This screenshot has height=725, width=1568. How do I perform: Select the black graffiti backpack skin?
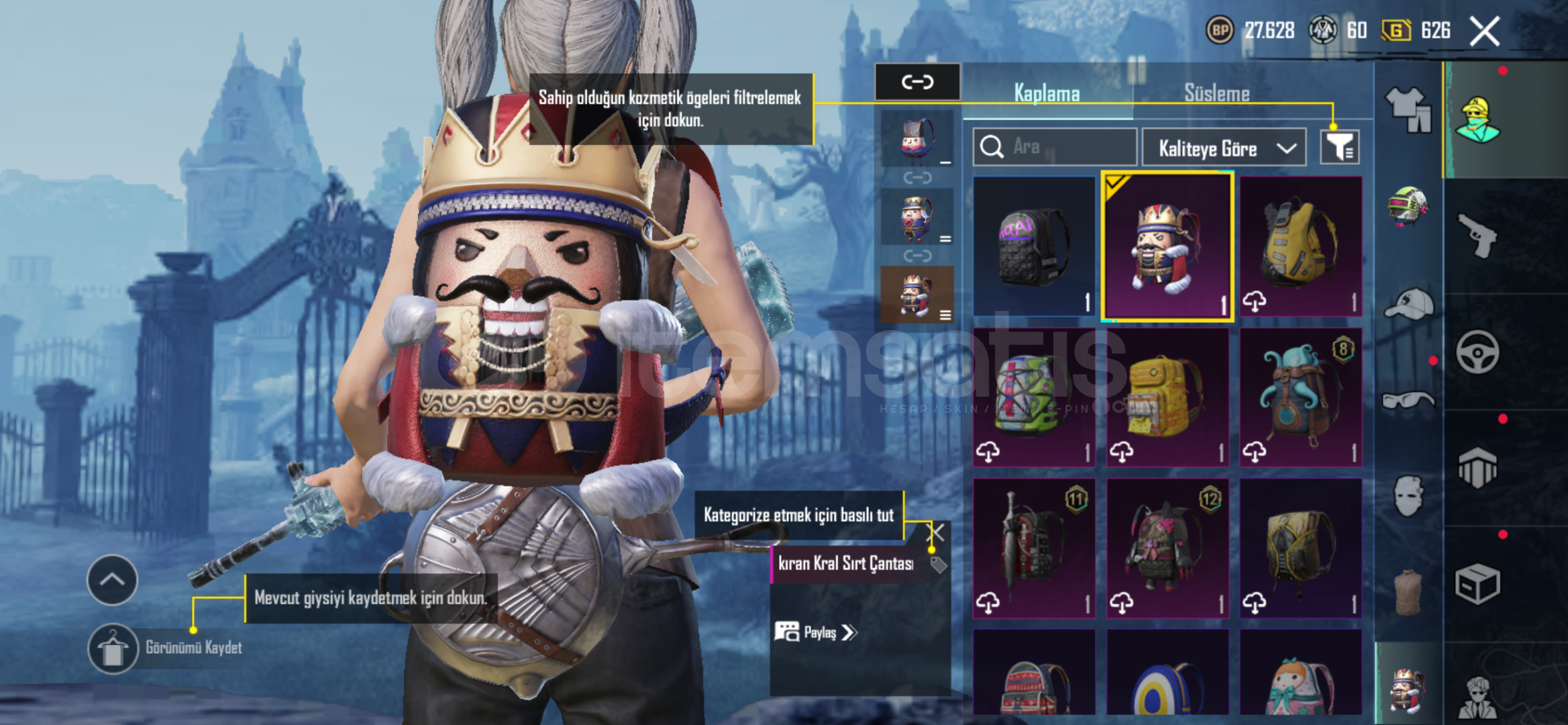[x=1034, y=246]
